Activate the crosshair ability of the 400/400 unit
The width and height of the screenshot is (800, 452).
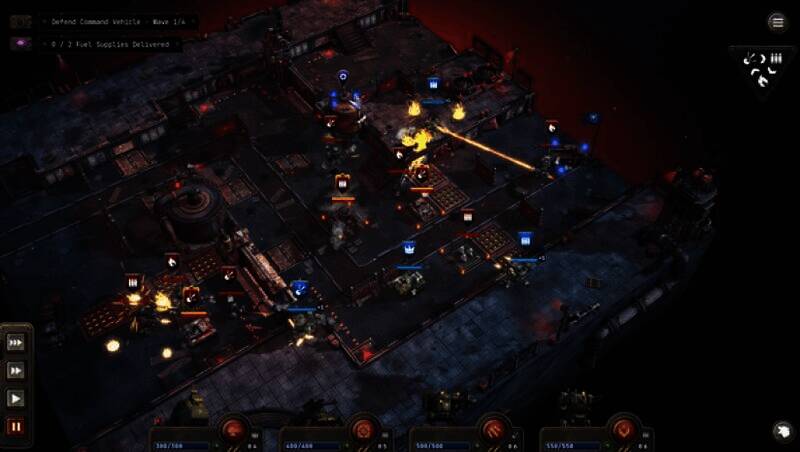[364, 429]
